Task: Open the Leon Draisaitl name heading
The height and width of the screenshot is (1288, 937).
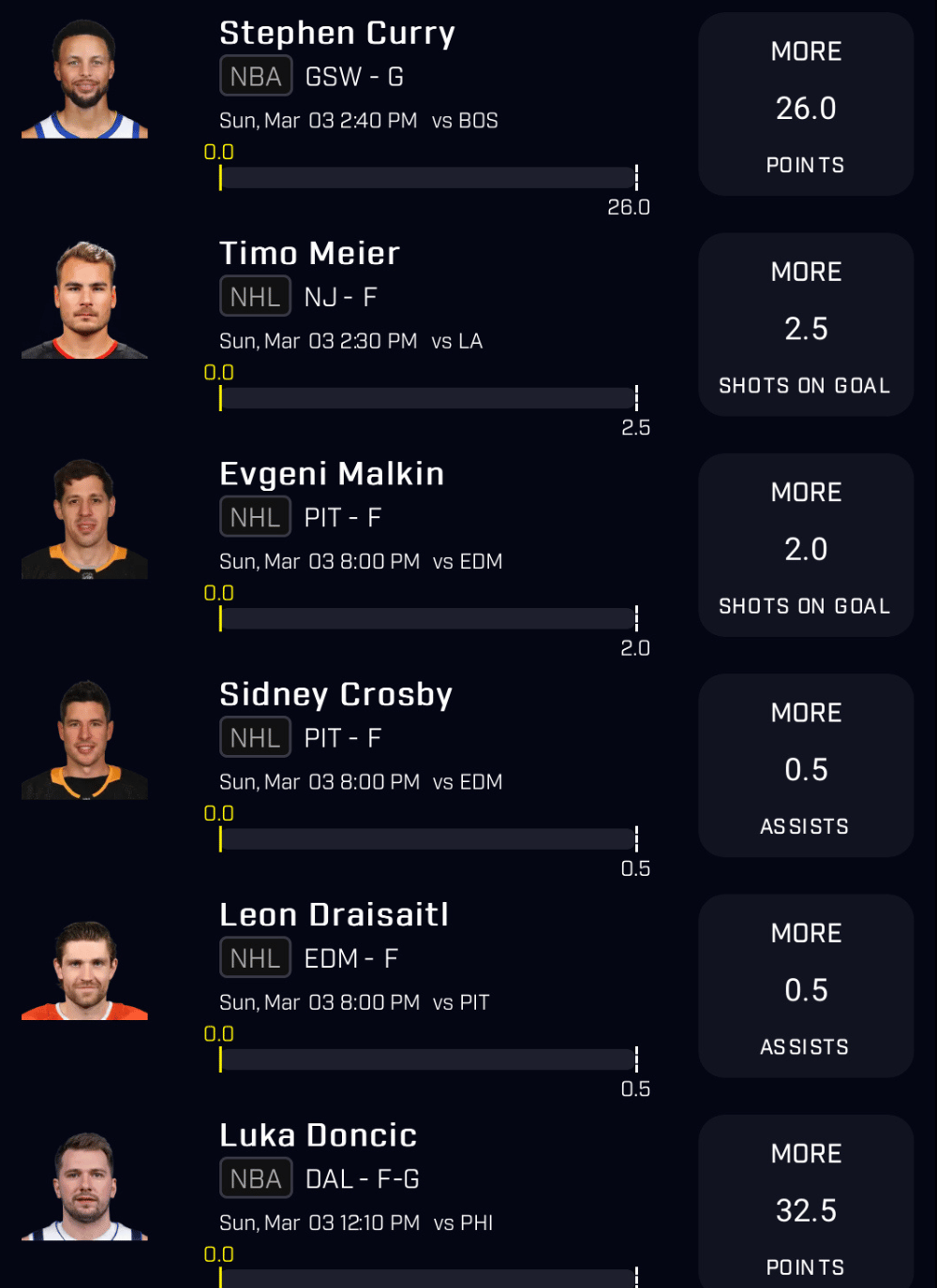Action: point(334,915)
